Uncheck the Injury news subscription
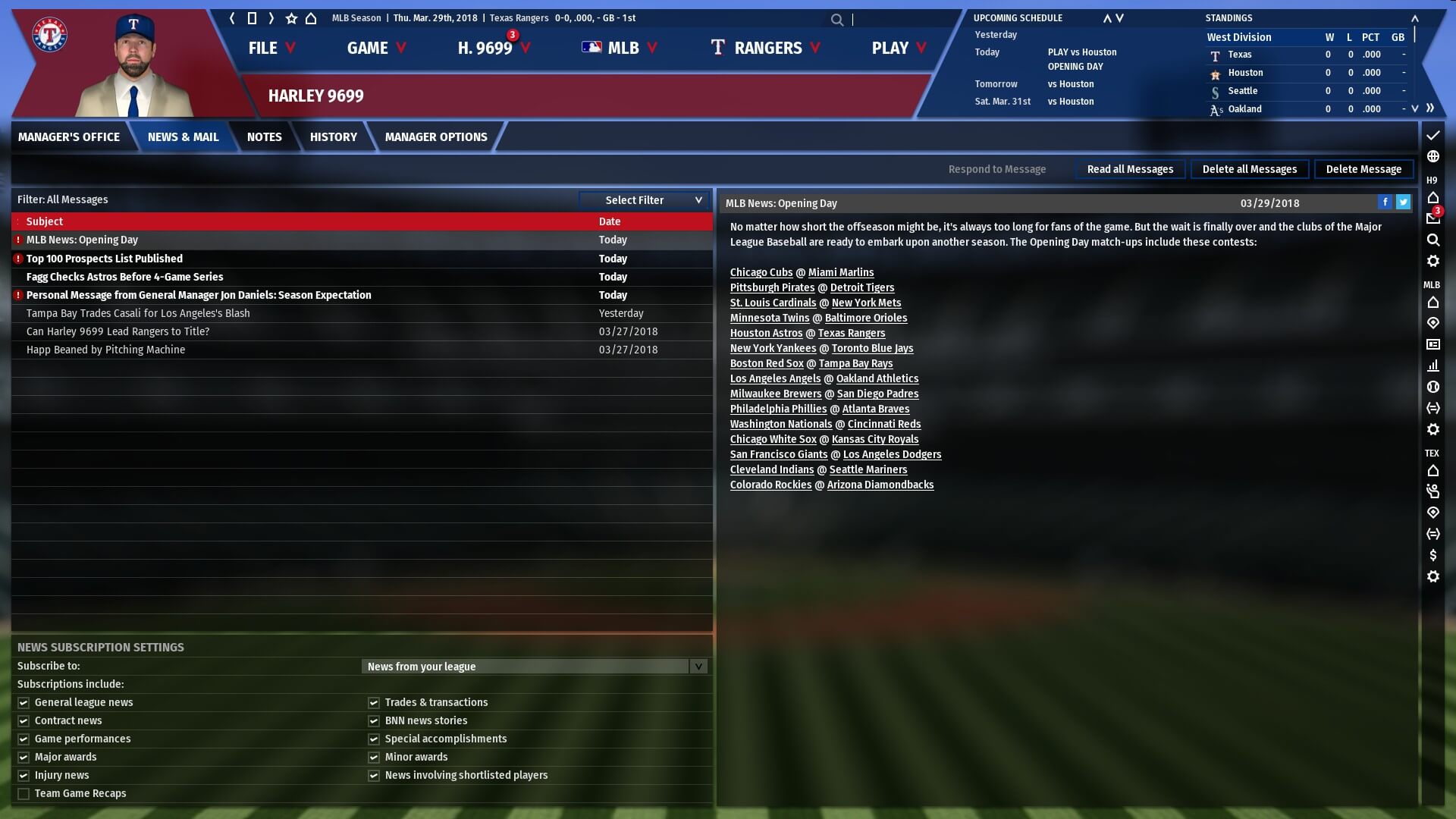Screen dimensions: 1456x819 coord(24,776)
